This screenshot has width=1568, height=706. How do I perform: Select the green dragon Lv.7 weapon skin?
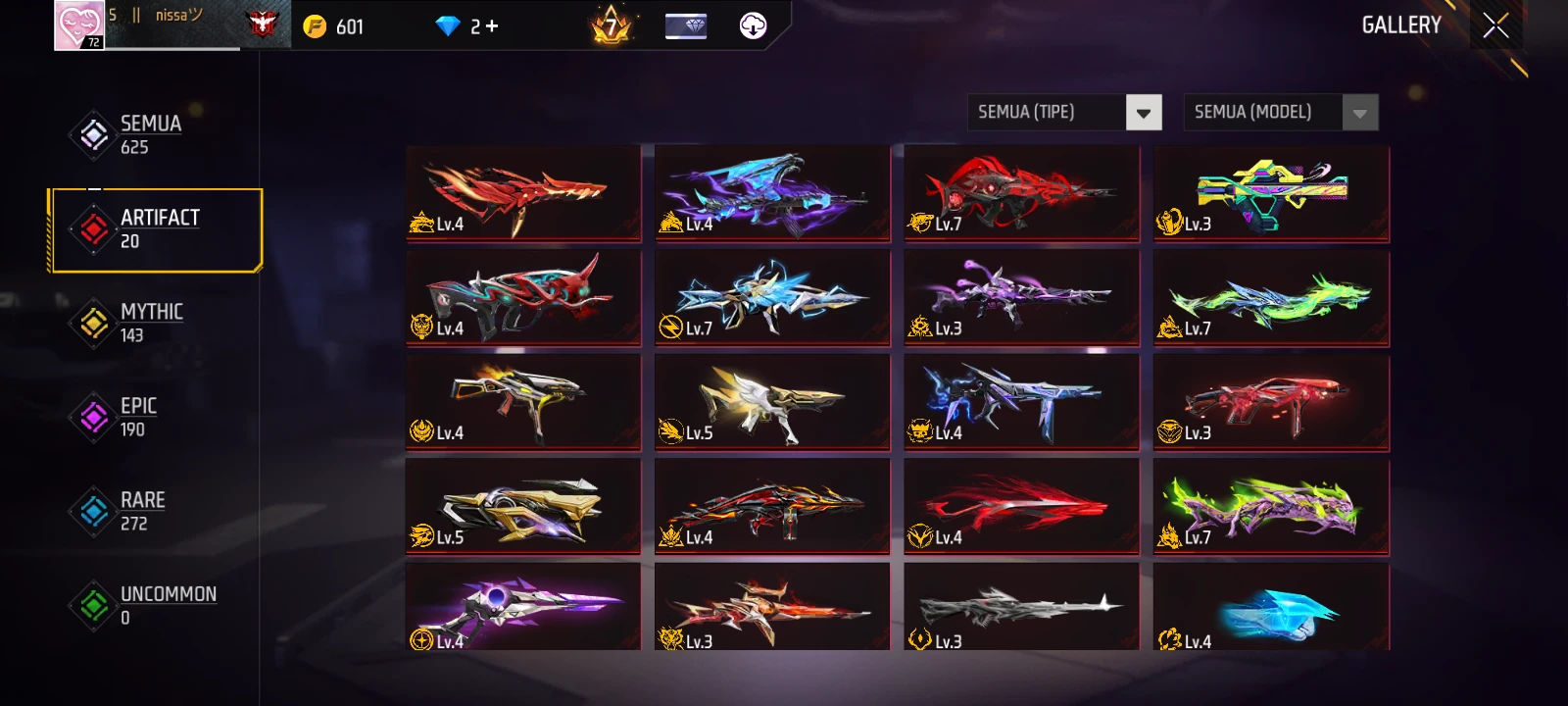1271,298
